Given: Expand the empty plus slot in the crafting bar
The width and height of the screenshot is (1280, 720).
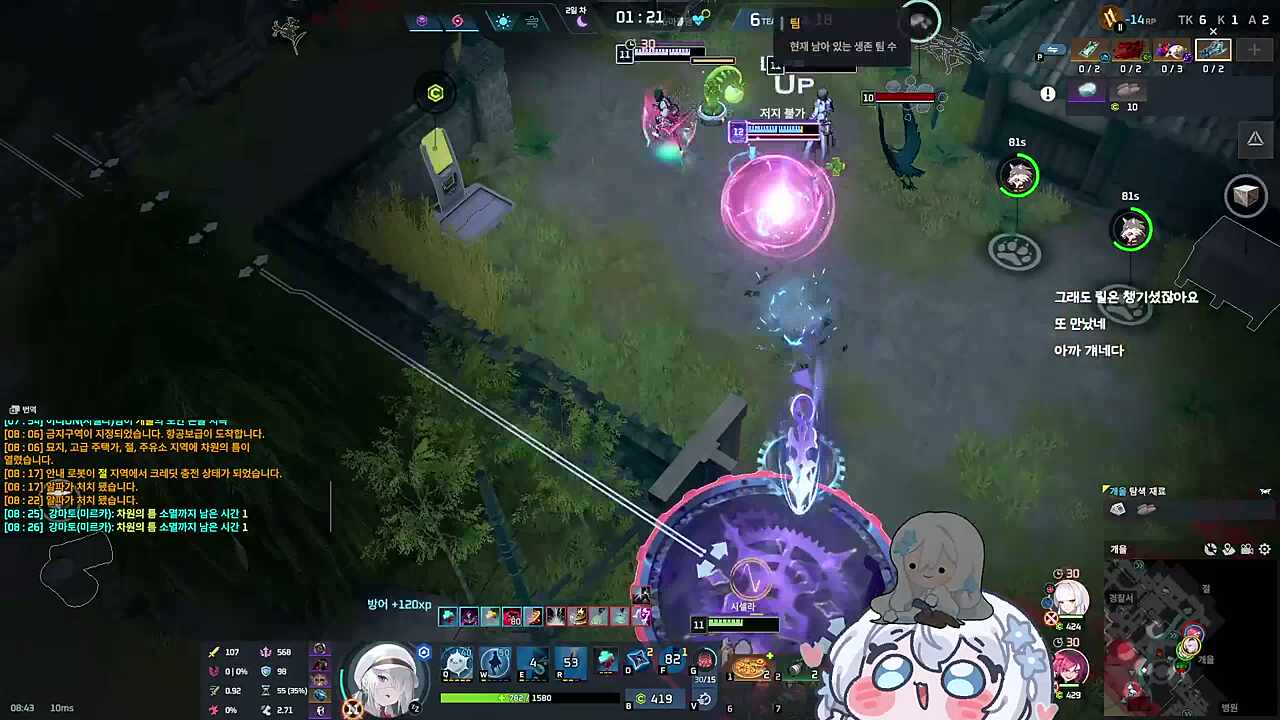Looking at the screenshot, I should (x=1254, y=50).
